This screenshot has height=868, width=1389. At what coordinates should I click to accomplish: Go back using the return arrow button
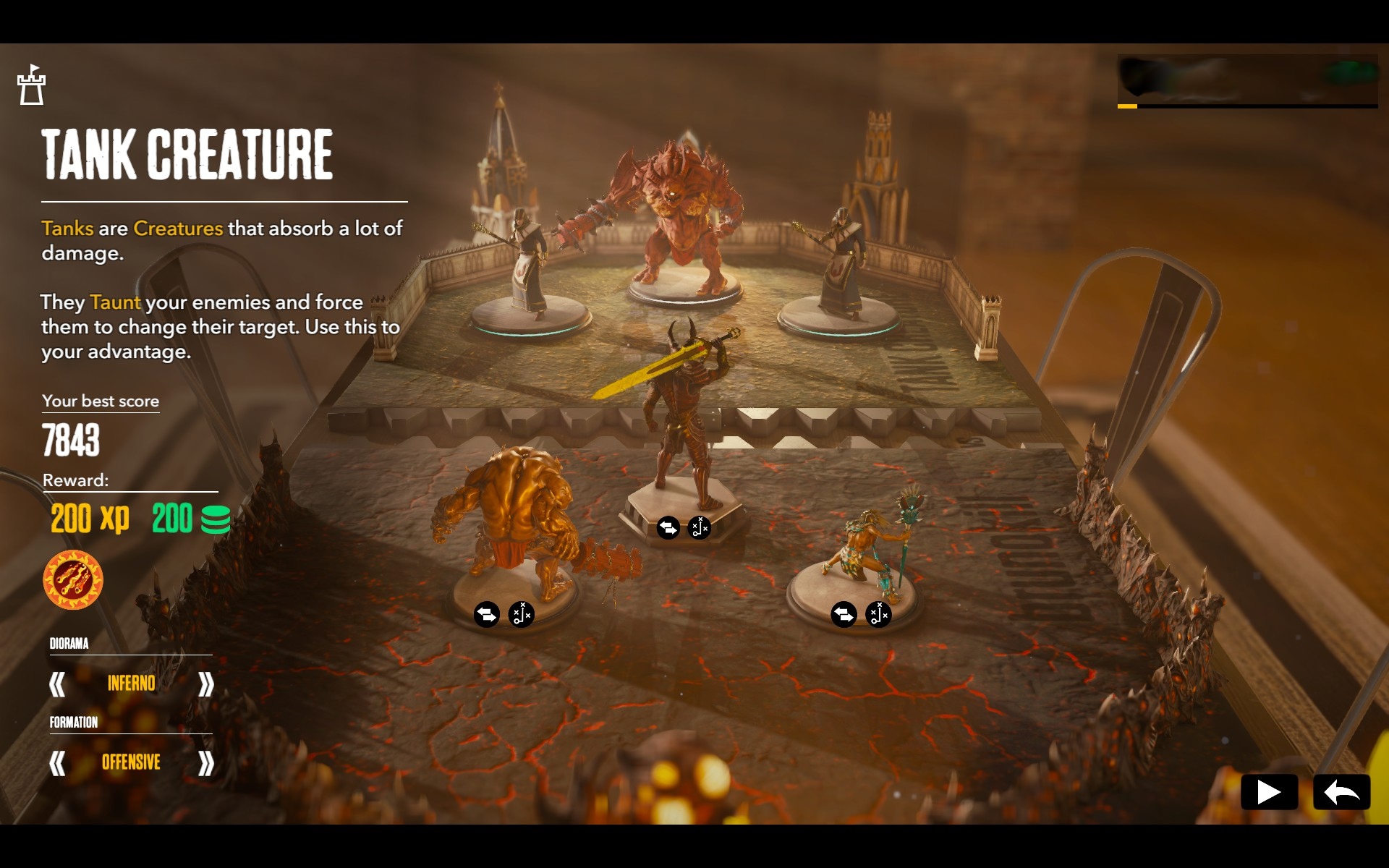(1341, 792)
